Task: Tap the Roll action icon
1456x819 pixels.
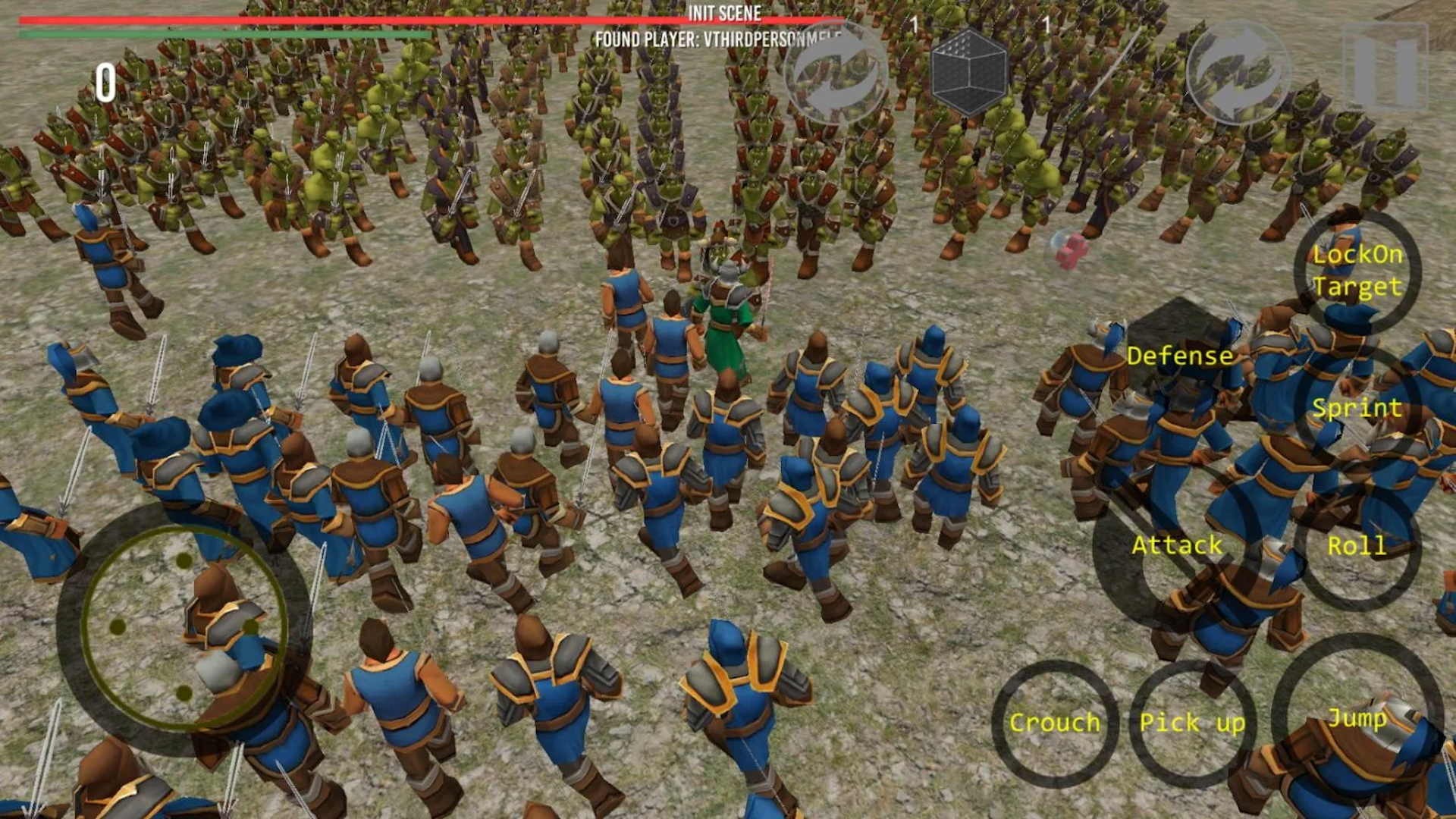Action: 1358,544
